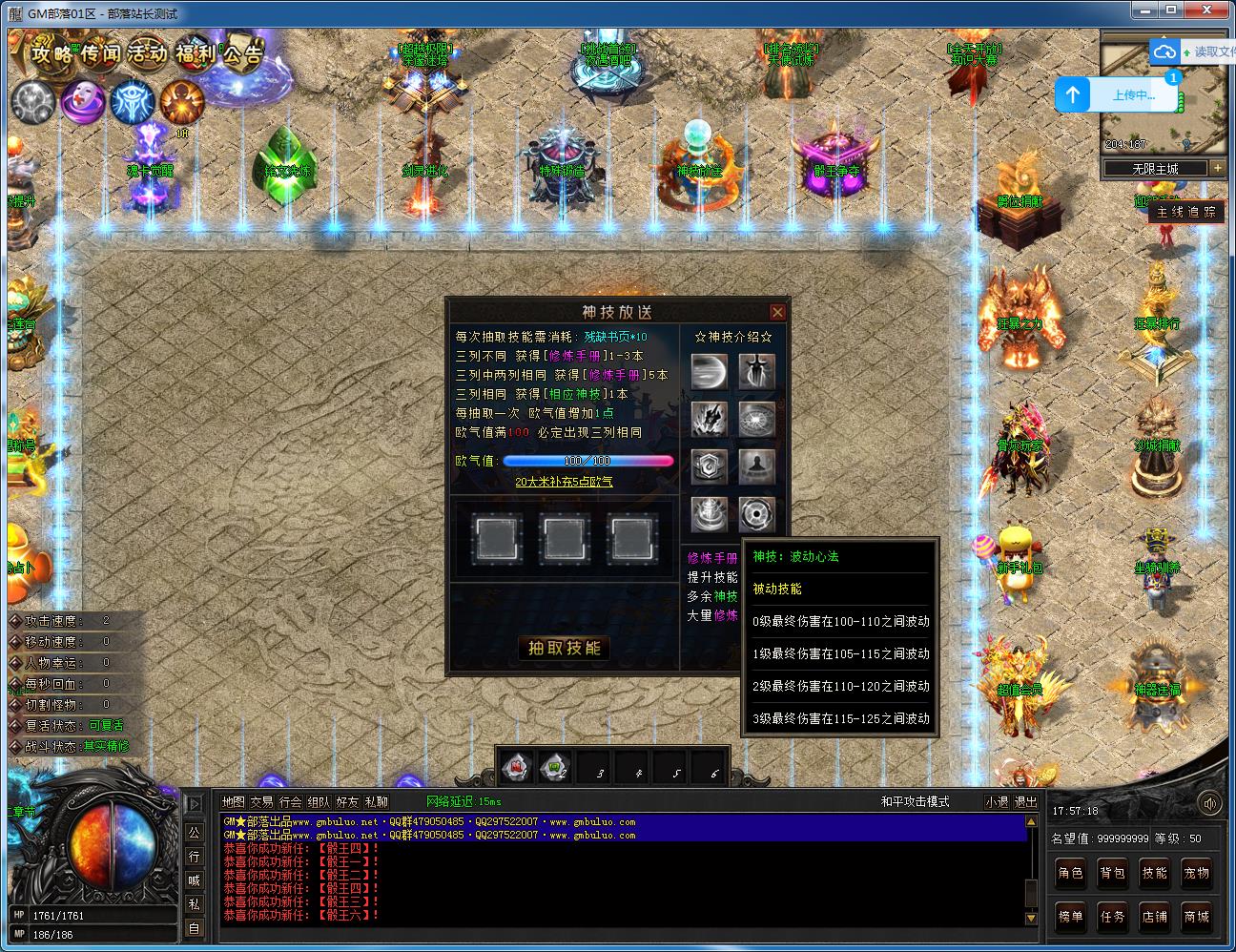Image resolution: width=1236 pixels, height=952 pixels.
Task: Click the 主线追踪 main quest tracker
Action: pos(1186,212)
